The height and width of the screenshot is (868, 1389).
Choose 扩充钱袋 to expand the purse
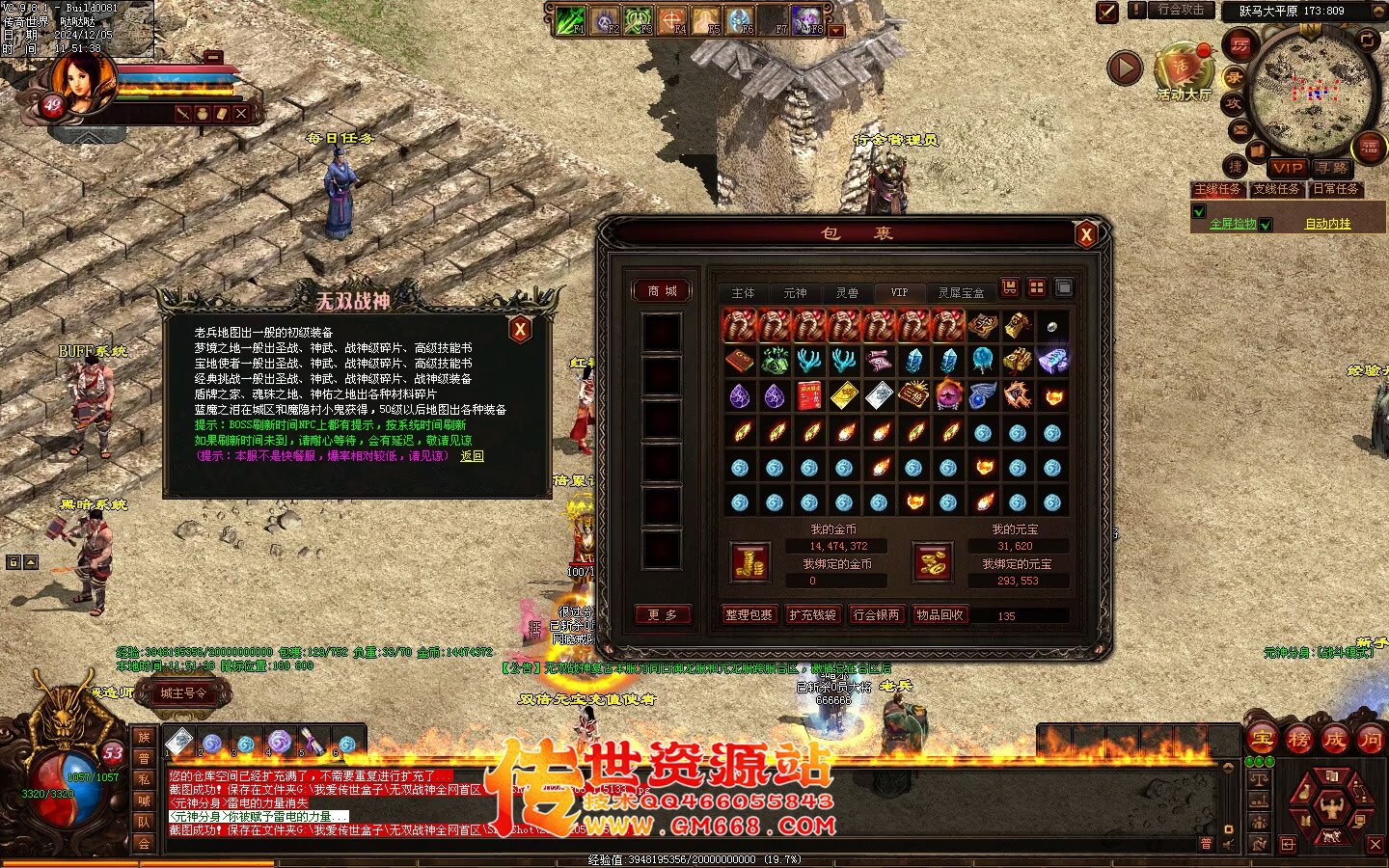(812, 614)
